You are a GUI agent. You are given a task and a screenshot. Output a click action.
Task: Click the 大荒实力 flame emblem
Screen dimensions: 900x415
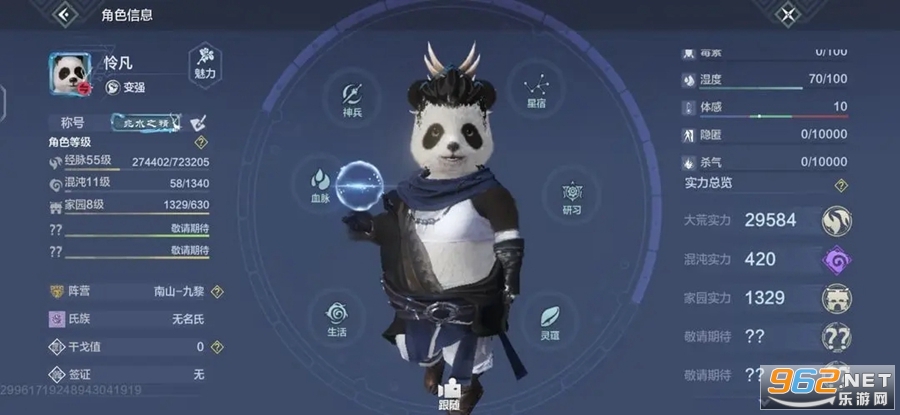pos(836,220)
